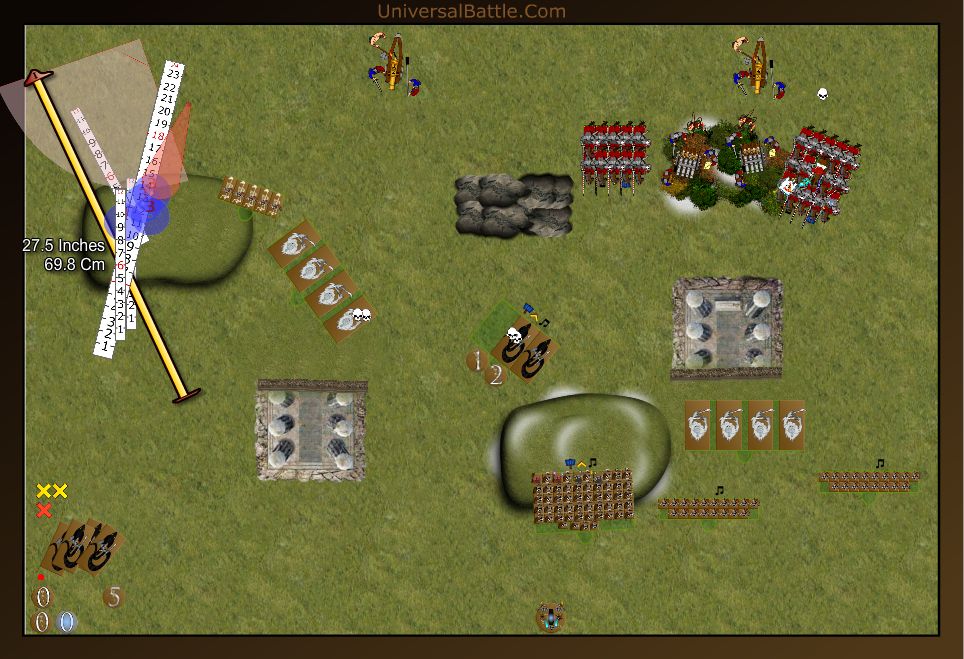
Task: Select the diagonal row of bearded-face cards
Action: tap(320, 282)
